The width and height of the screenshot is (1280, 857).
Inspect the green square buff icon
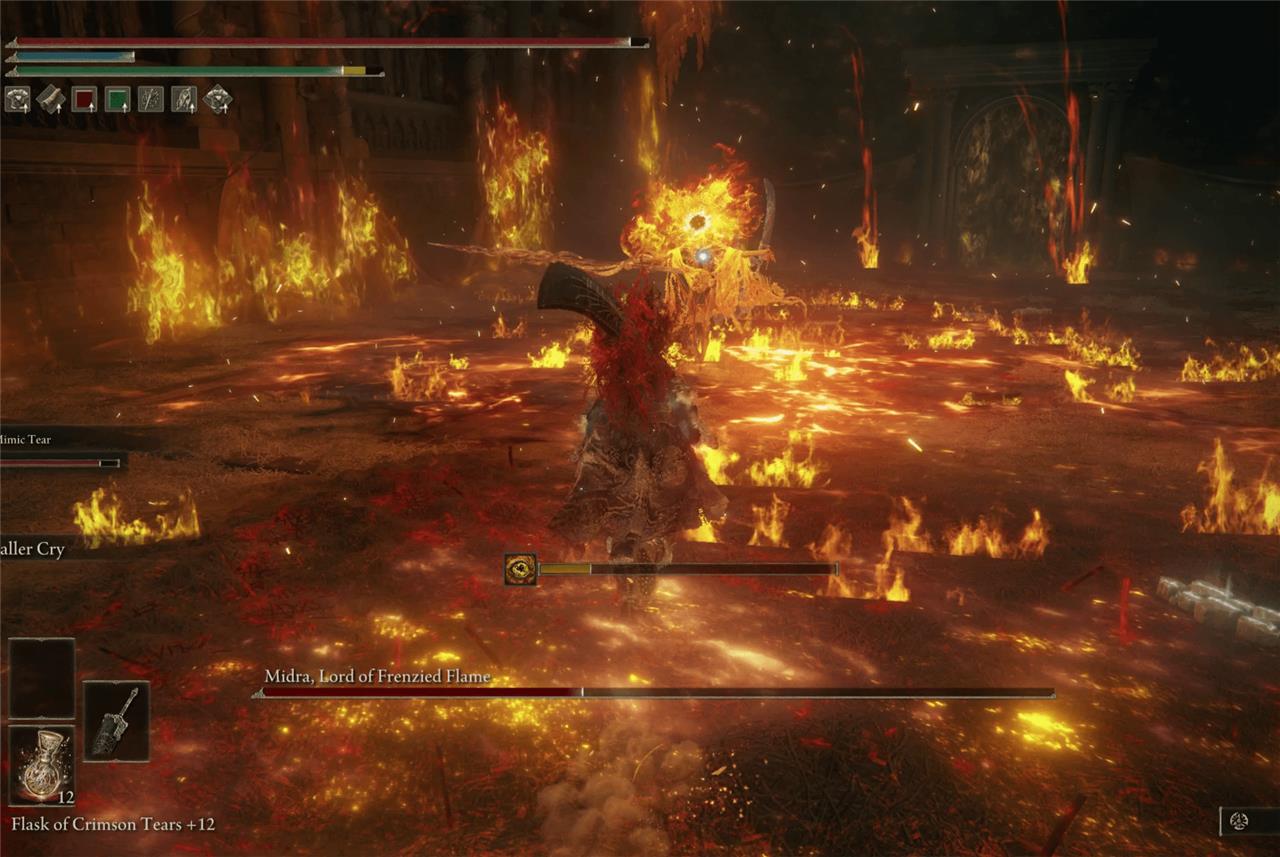click(x=117, y=99)
